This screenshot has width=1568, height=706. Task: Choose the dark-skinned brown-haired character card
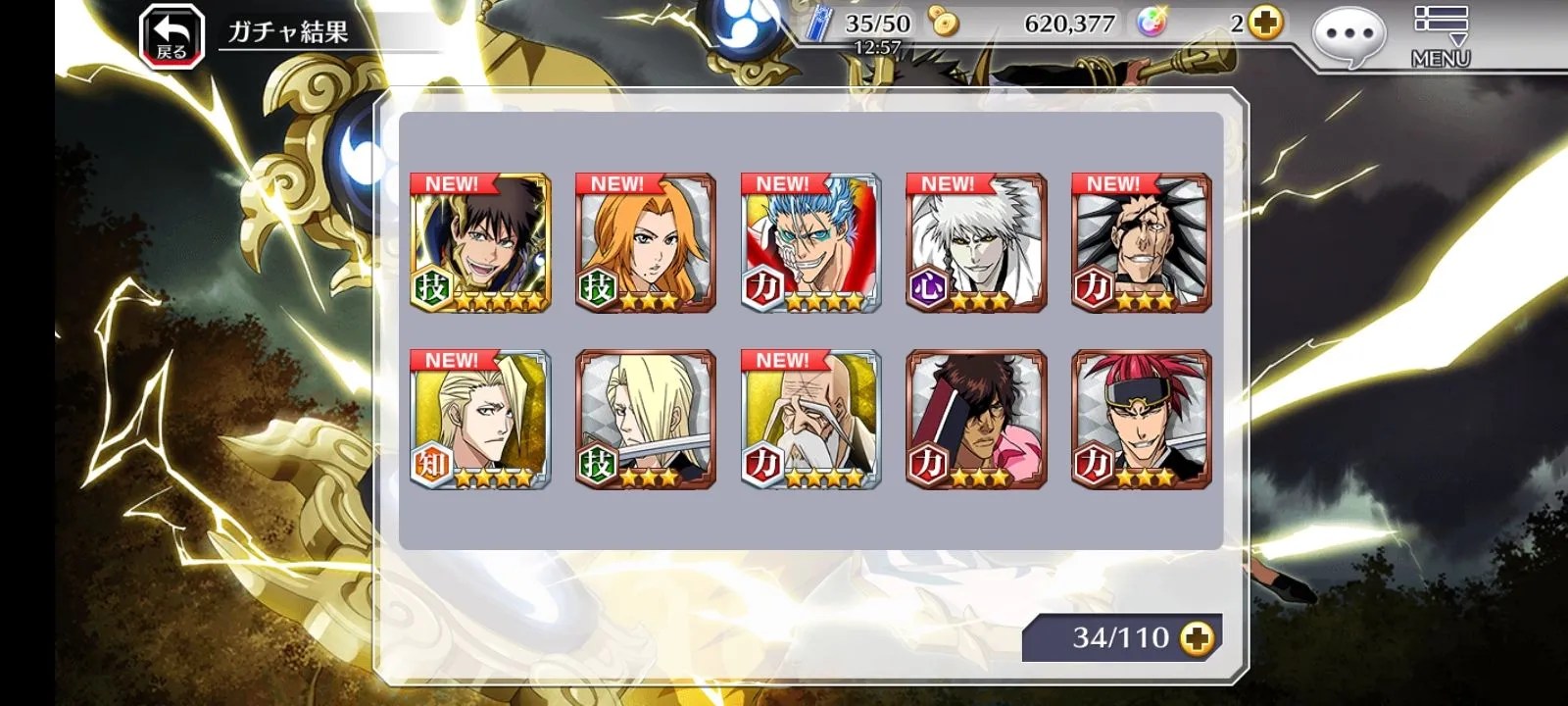point(976,420)
